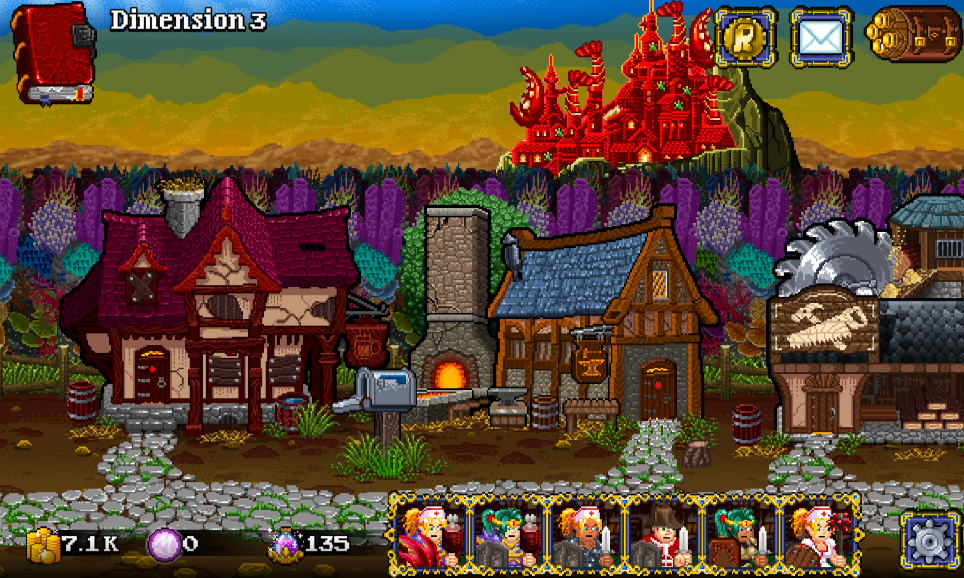Open the gear settings button
Screen dimensions: 964x578
point(928,541)
